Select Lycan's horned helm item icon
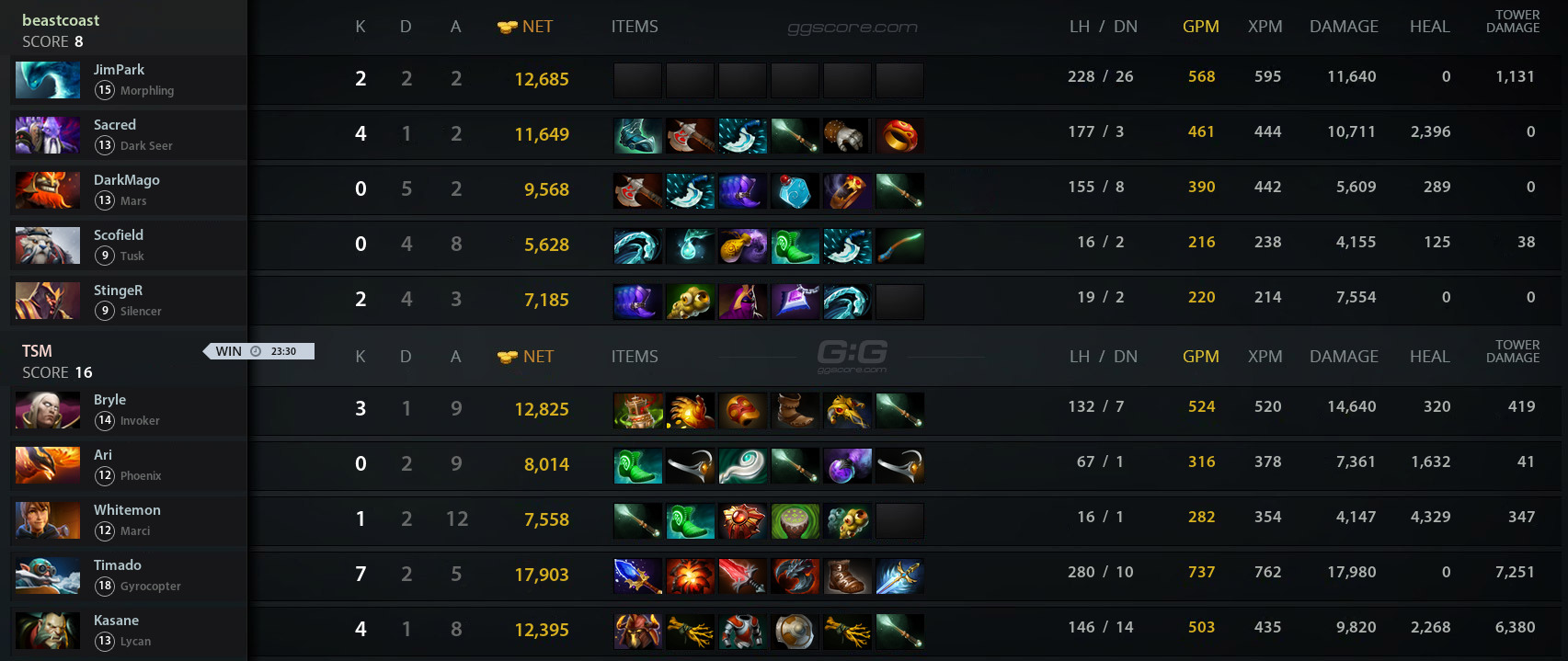Screen dimensions: 1568x661 (637, 631)
